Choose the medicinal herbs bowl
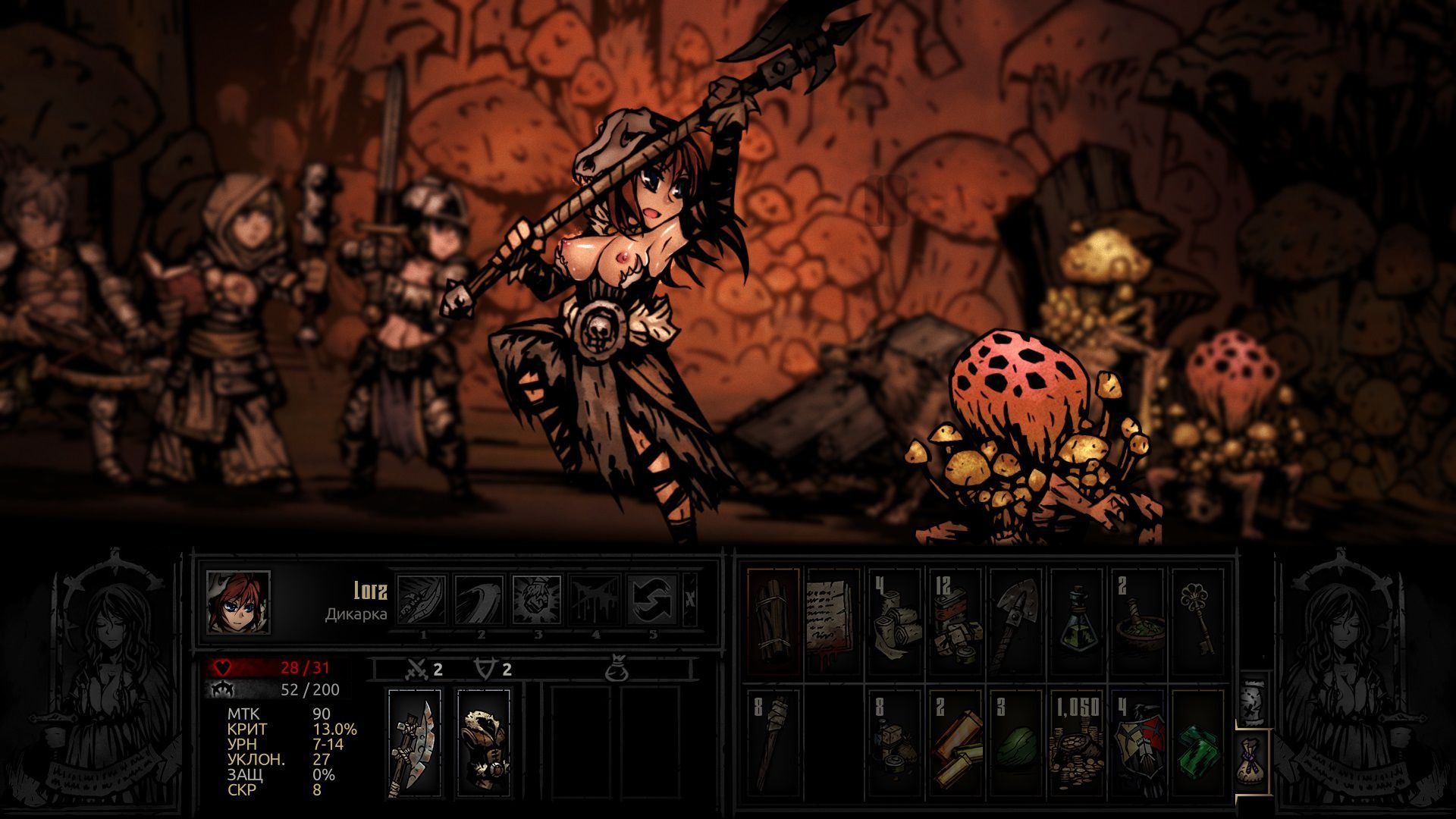This screenshot has height=819, width=1456. click(x=1137, y=621)
